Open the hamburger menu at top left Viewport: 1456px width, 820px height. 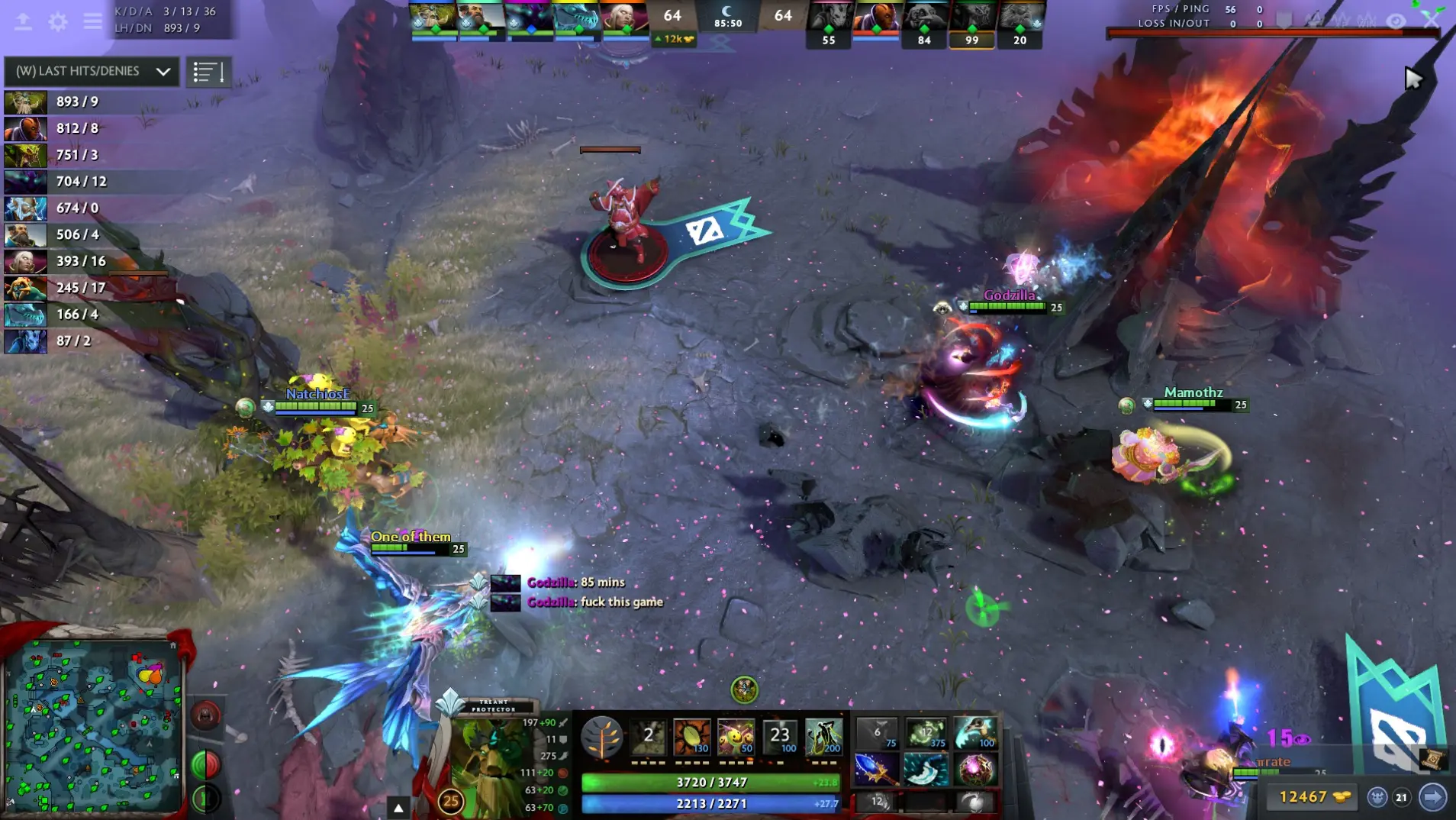pos(93,21)
